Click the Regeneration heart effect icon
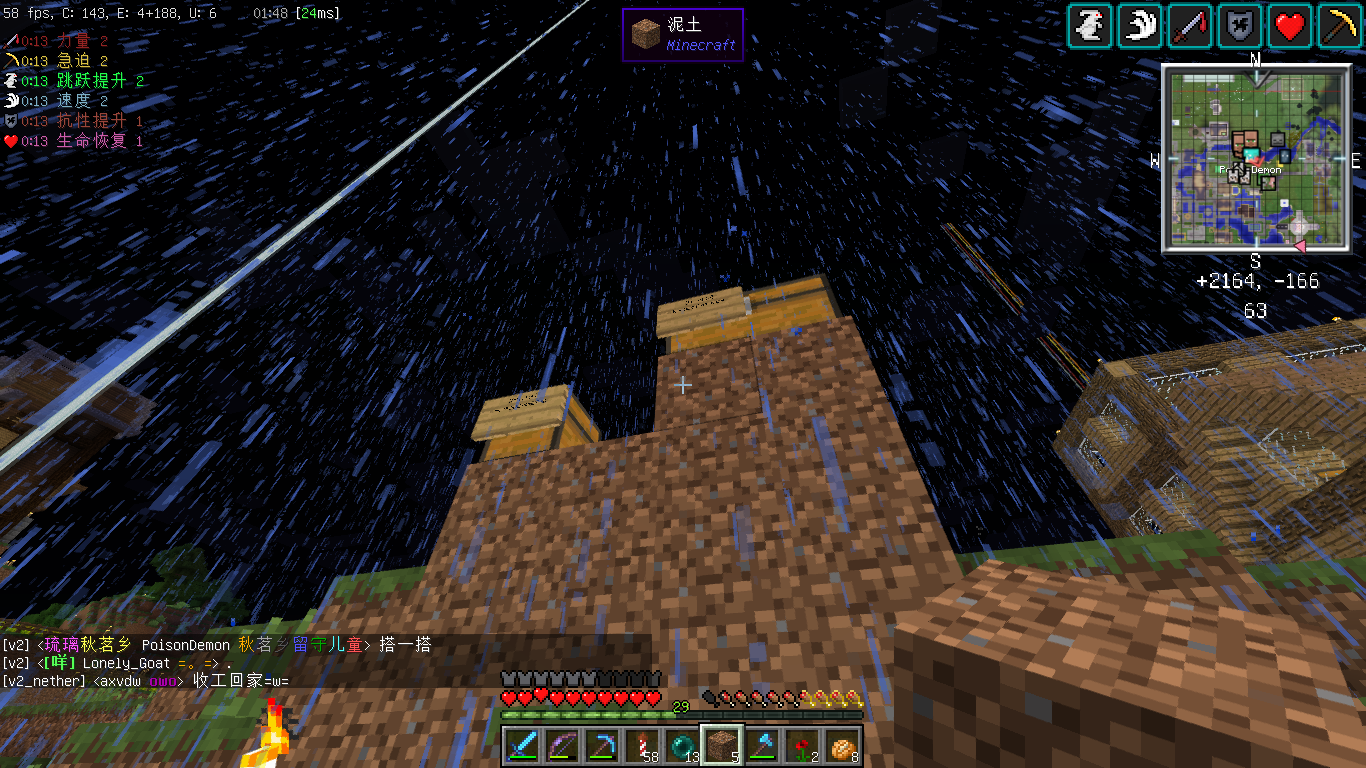The width and height of the screenshot is (1366, 768). 1290,26
